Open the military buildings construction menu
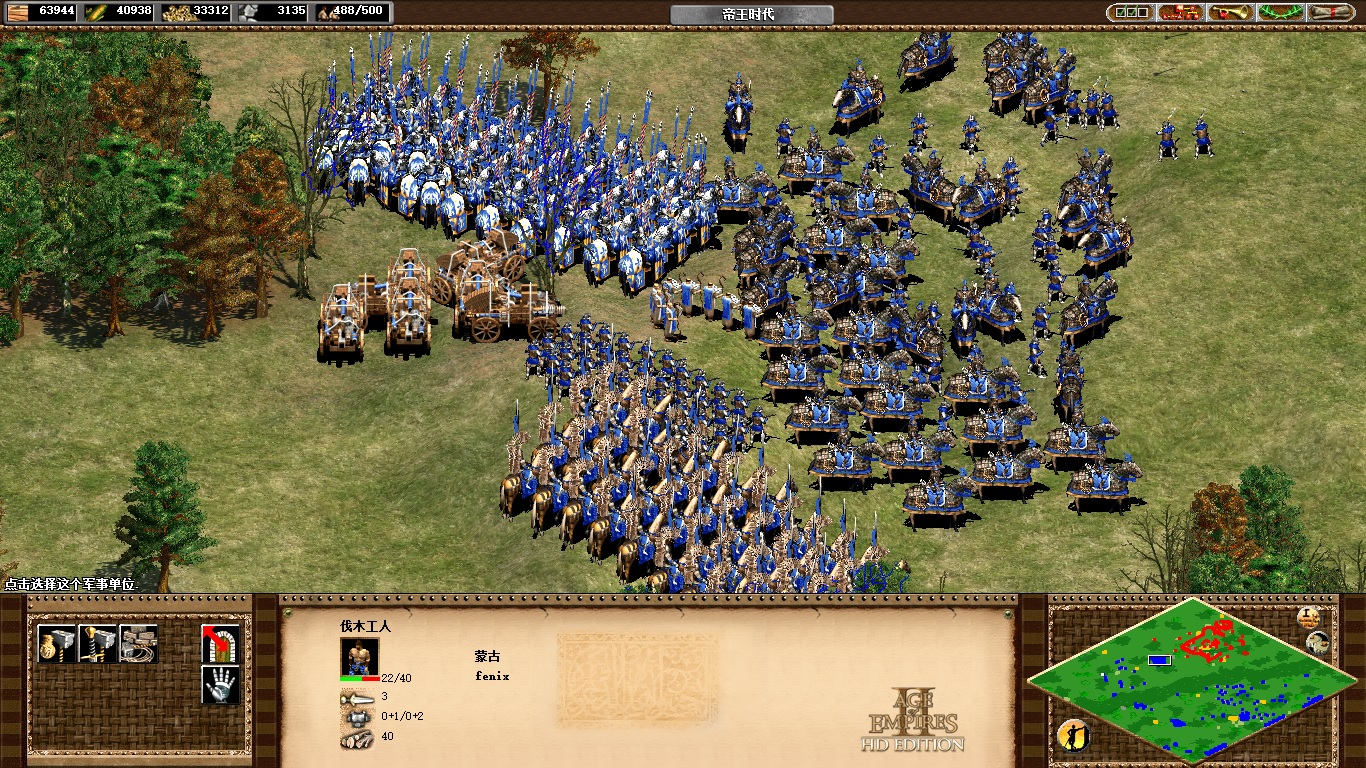Image resolution: width=1366 pixels, height=768 pixels. [x=98, y=644]
